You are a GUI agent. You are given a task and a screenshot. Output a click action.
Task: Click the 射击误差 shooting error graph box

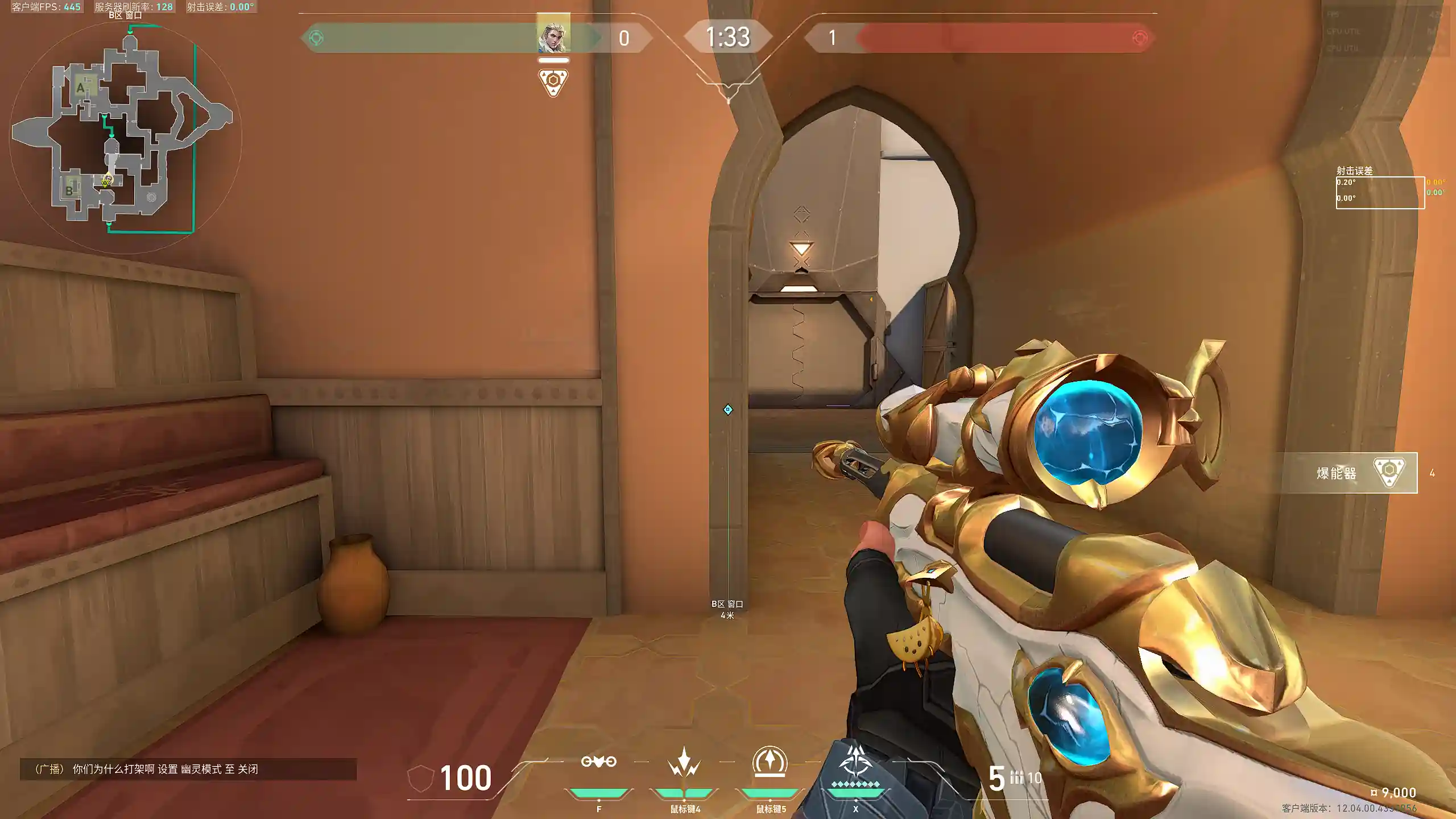point(1380,193)
